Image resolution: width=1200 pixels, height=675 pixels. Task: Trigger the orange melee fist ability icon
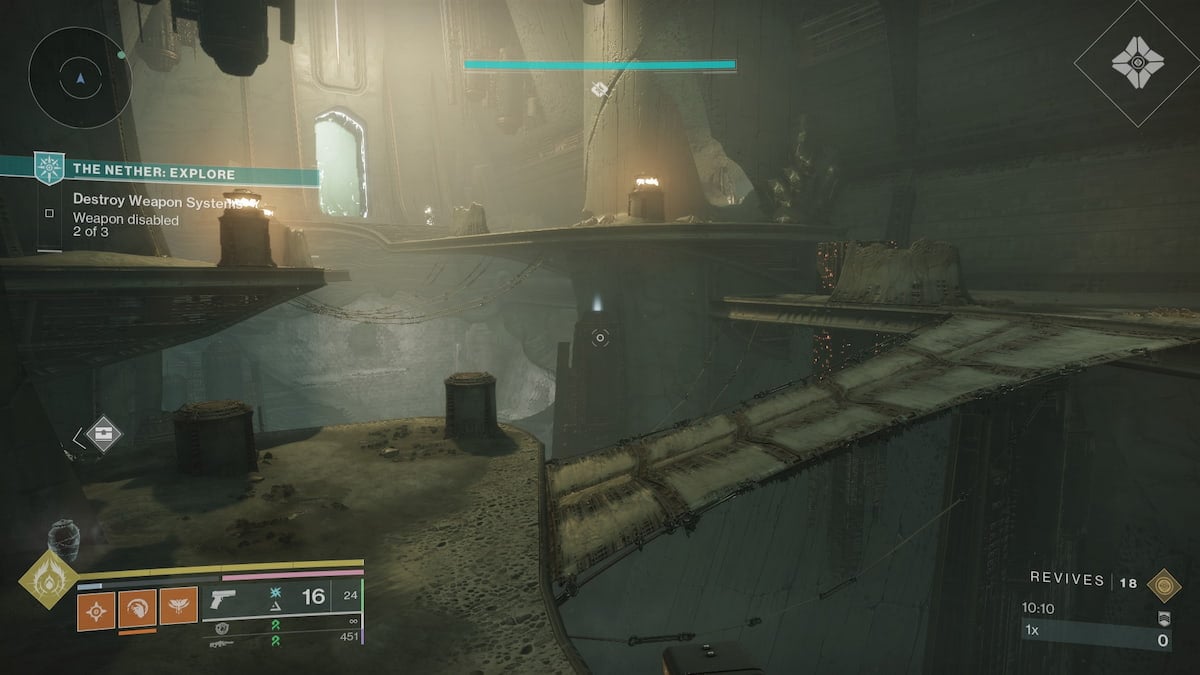[x=137, y=606]
